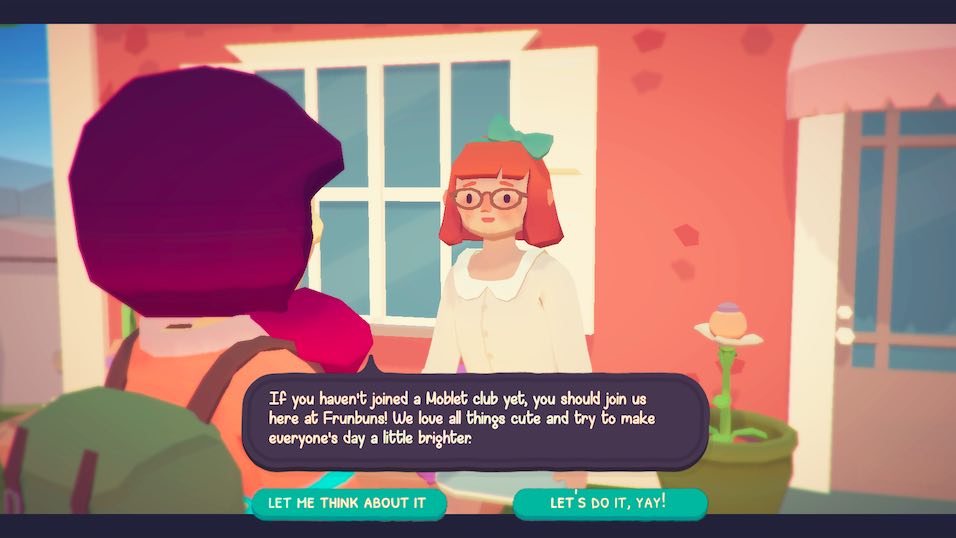Select "Let's do it, yay!" to join Frunbuns
Viewport: 956px width, 538px height.
[x=609, y=503]
